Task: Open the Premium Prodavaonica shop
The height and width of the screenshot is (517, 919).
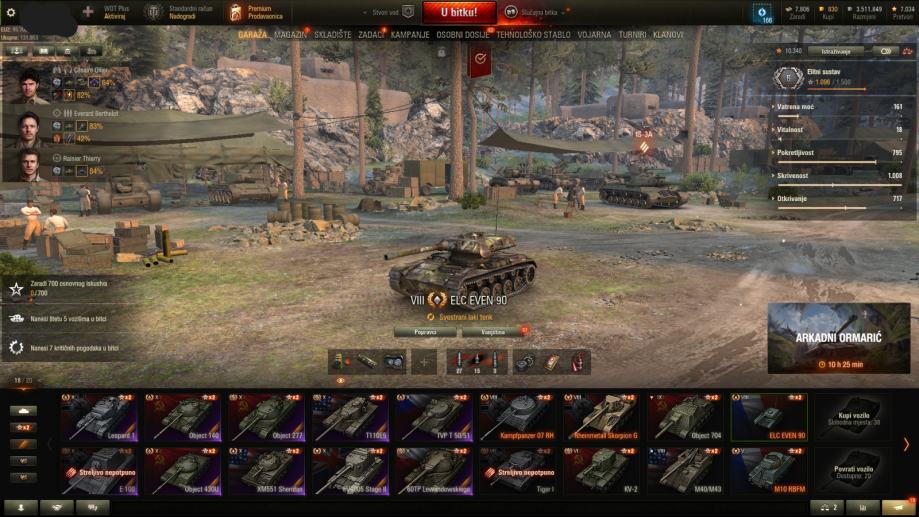Action: [x=256, y=13]
